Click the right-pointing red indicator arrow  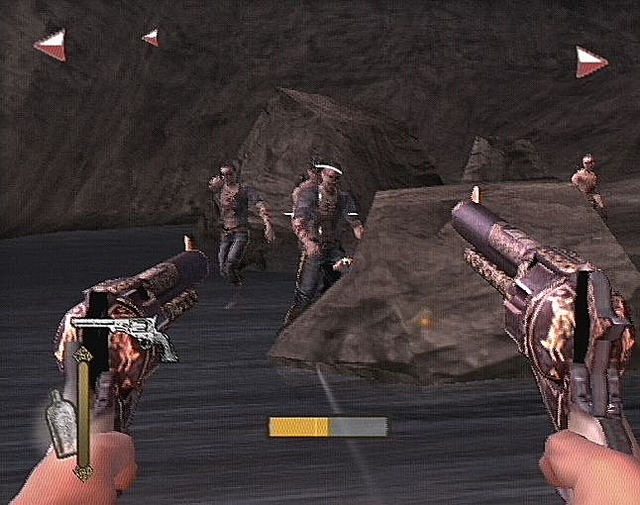[591, 62]
